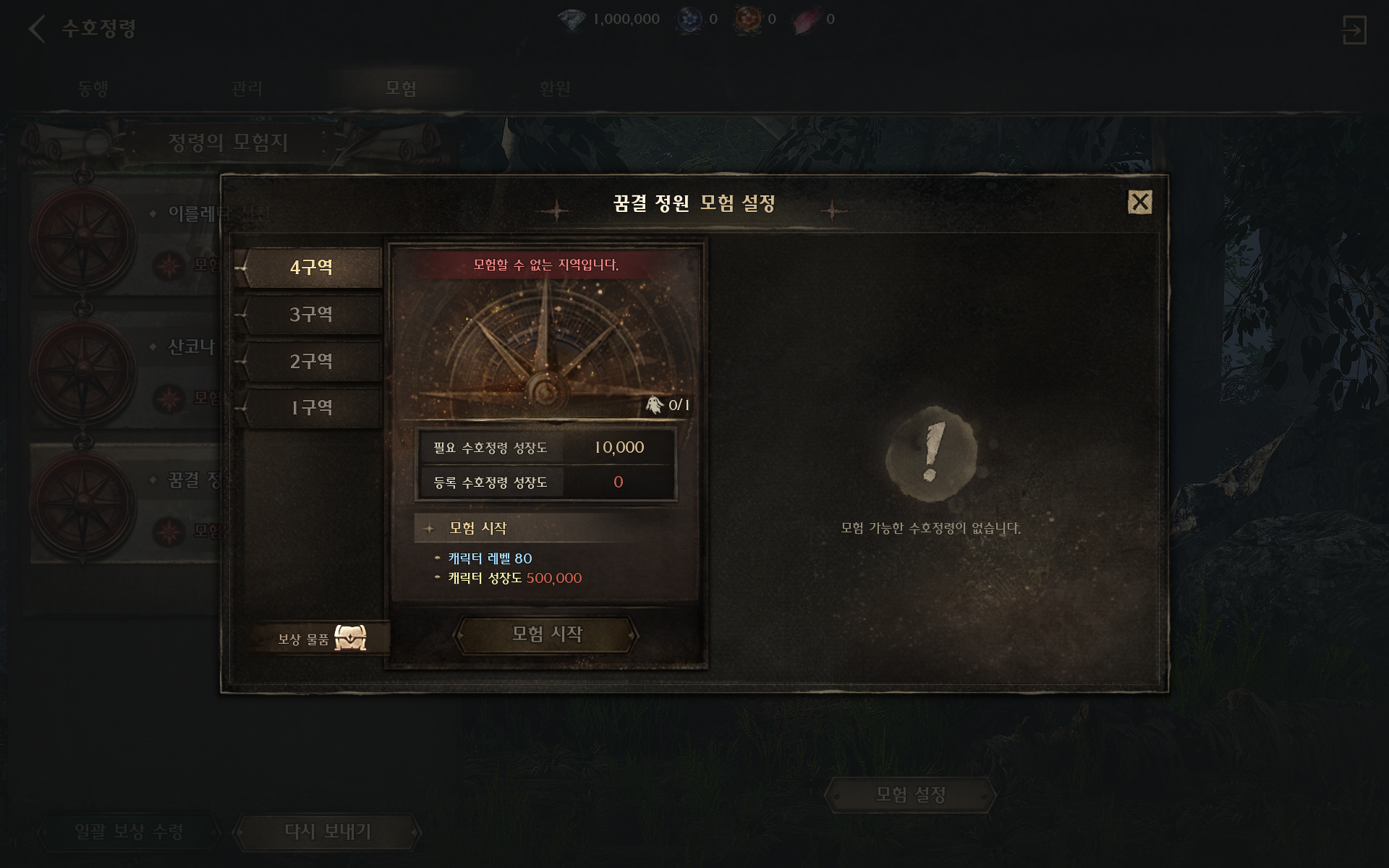
Task: Switch to the 환원 tab
Action: 555,88
